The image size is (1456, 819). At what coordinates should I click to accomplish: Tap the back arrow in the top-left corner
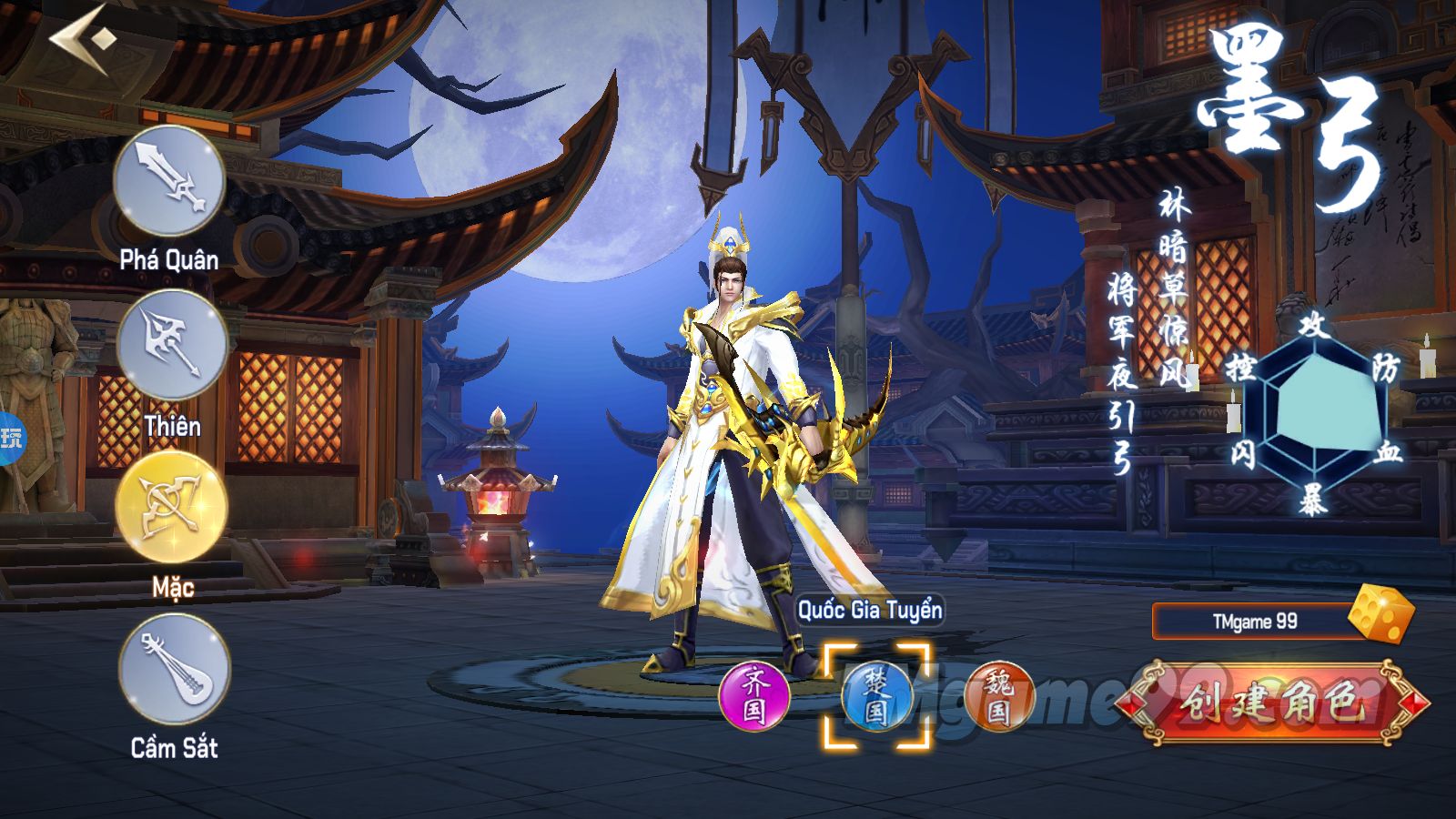(77, 38)
